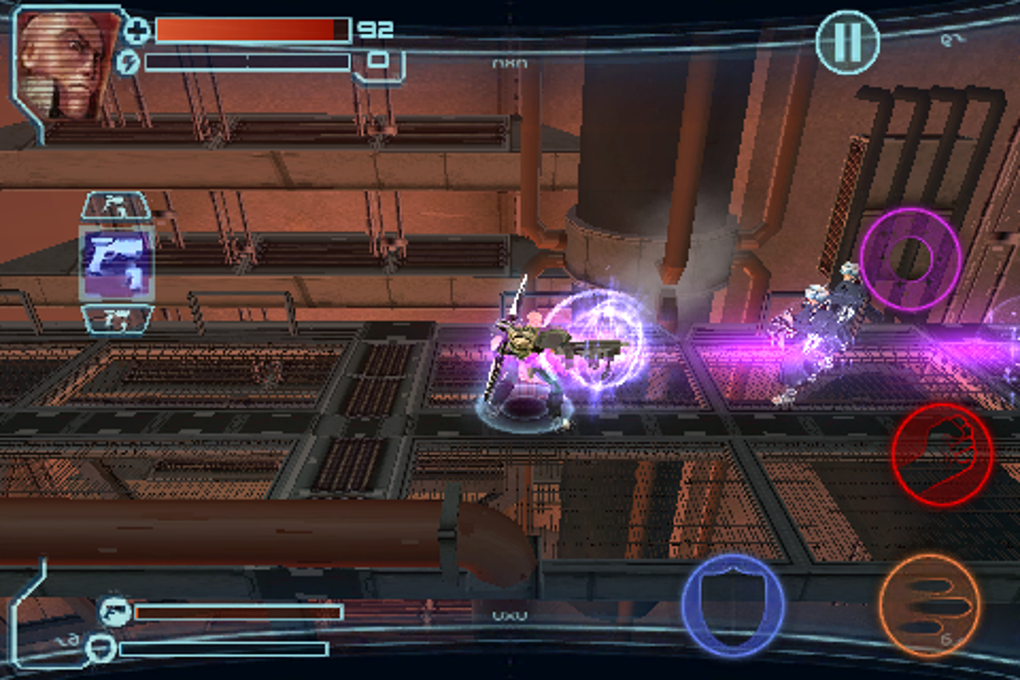1020x680 pixels.
Task: Switch to the weapon below the pistol
Action: pyautogui.click(x=116, y=319)
